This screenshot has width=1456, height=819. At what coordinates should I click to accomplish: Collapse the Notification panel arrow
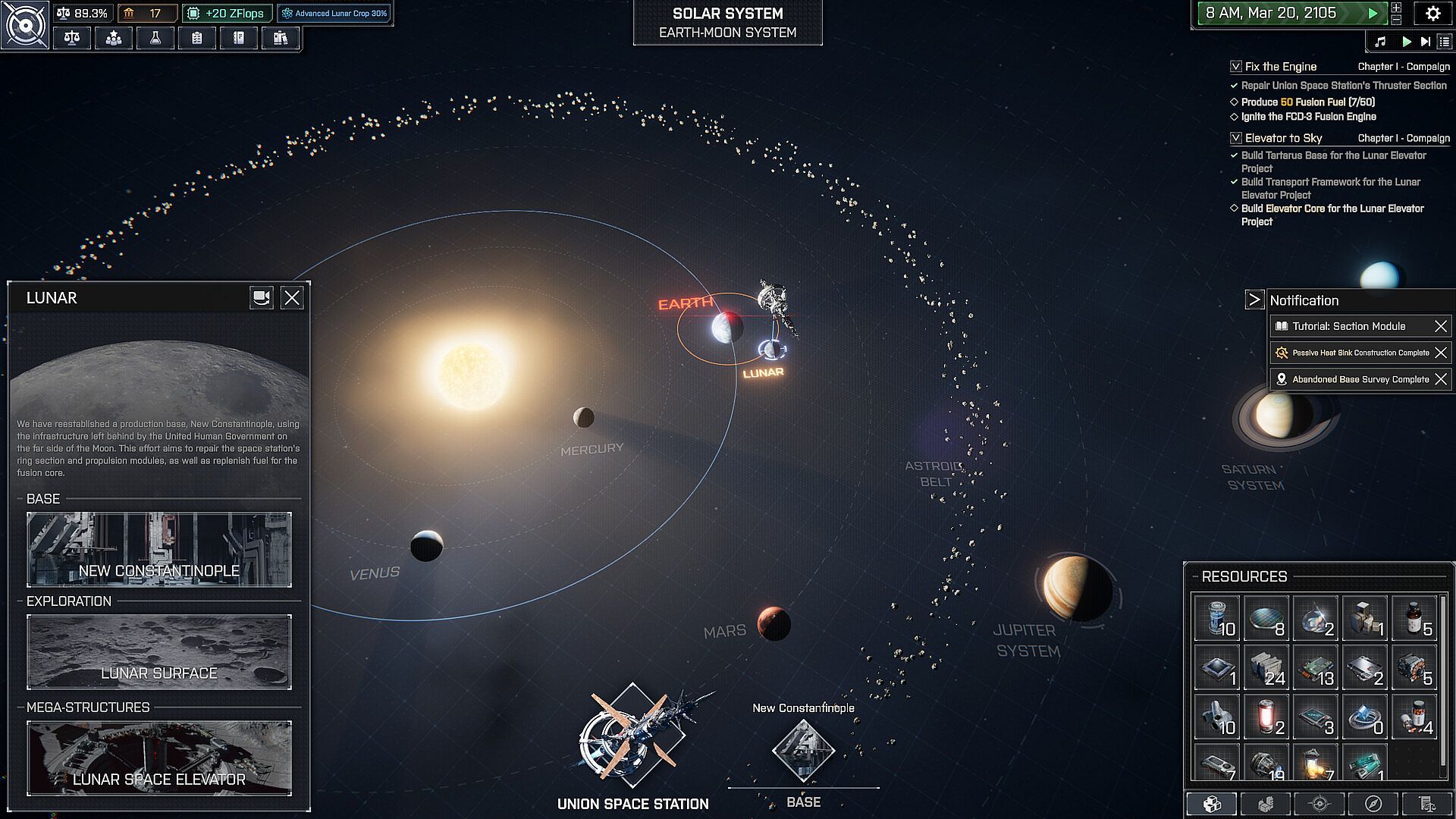(x=1254, y=300)
